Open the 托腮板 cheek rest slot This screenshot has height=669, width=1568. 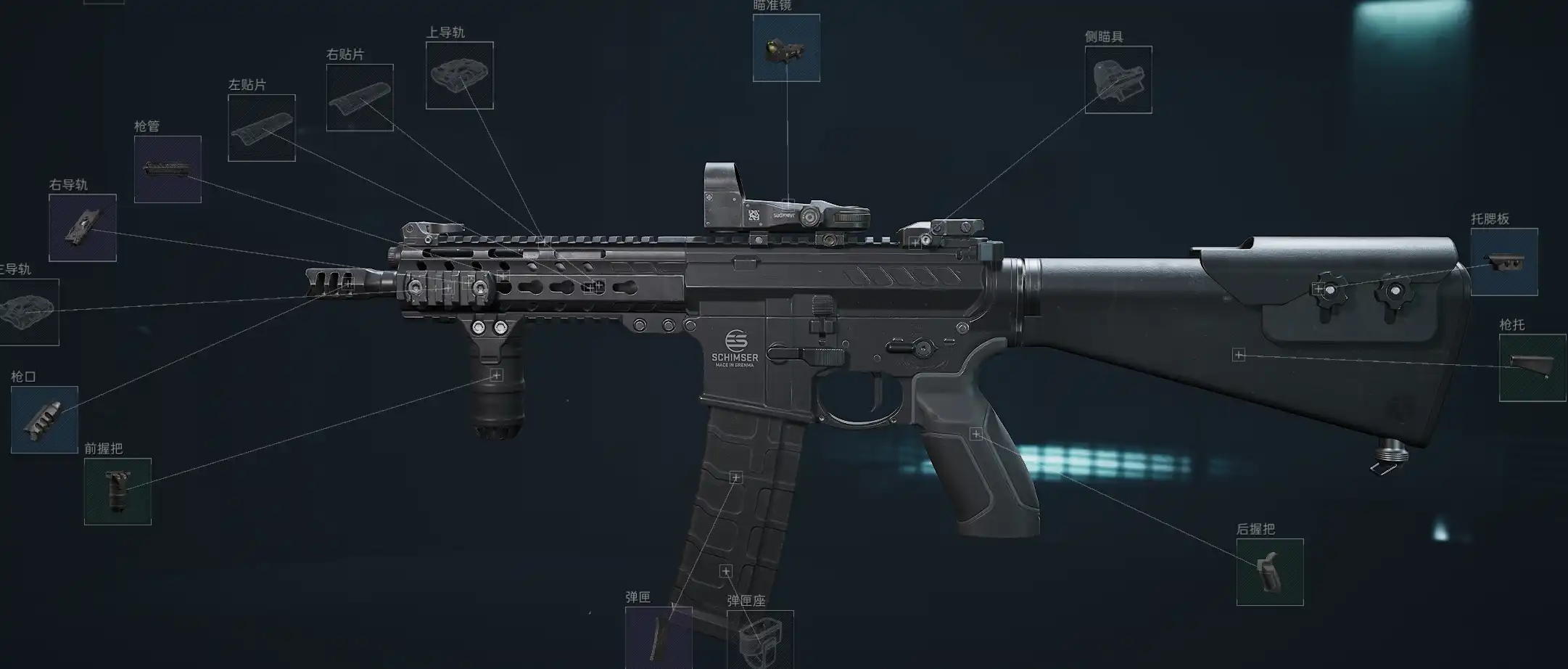[x=1503, y=262]
